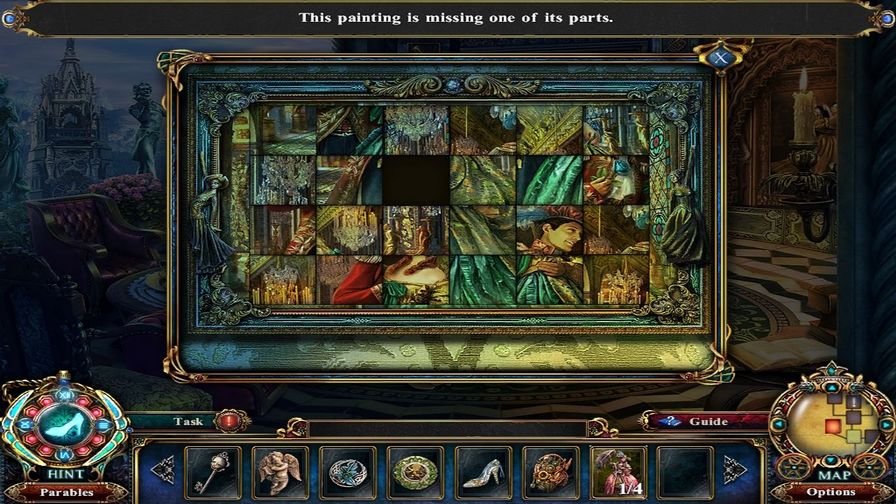Viewport: 896px width, 504px height.
Task: Open the Options menu
Action: click(x=831, y=492)
